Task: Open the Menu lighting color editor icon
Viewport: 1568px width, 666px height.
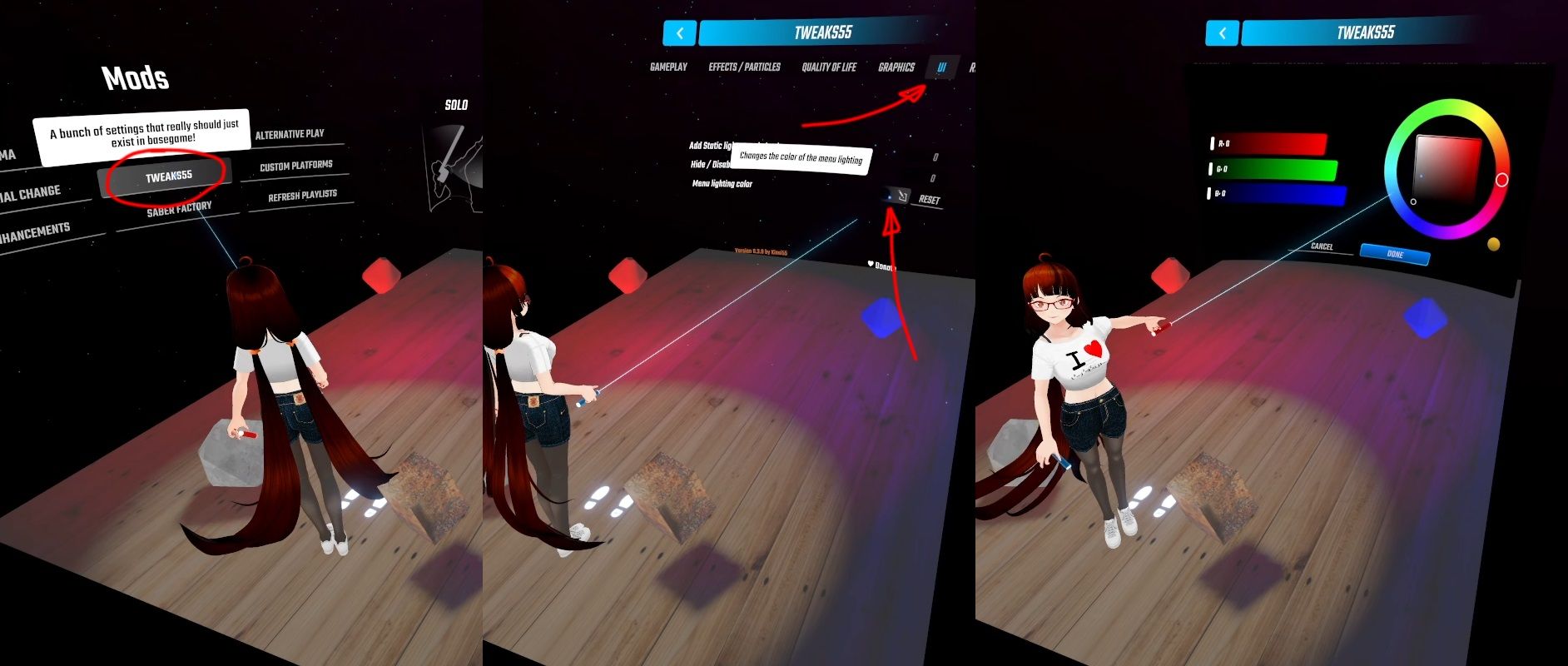Action: (903, 194)
